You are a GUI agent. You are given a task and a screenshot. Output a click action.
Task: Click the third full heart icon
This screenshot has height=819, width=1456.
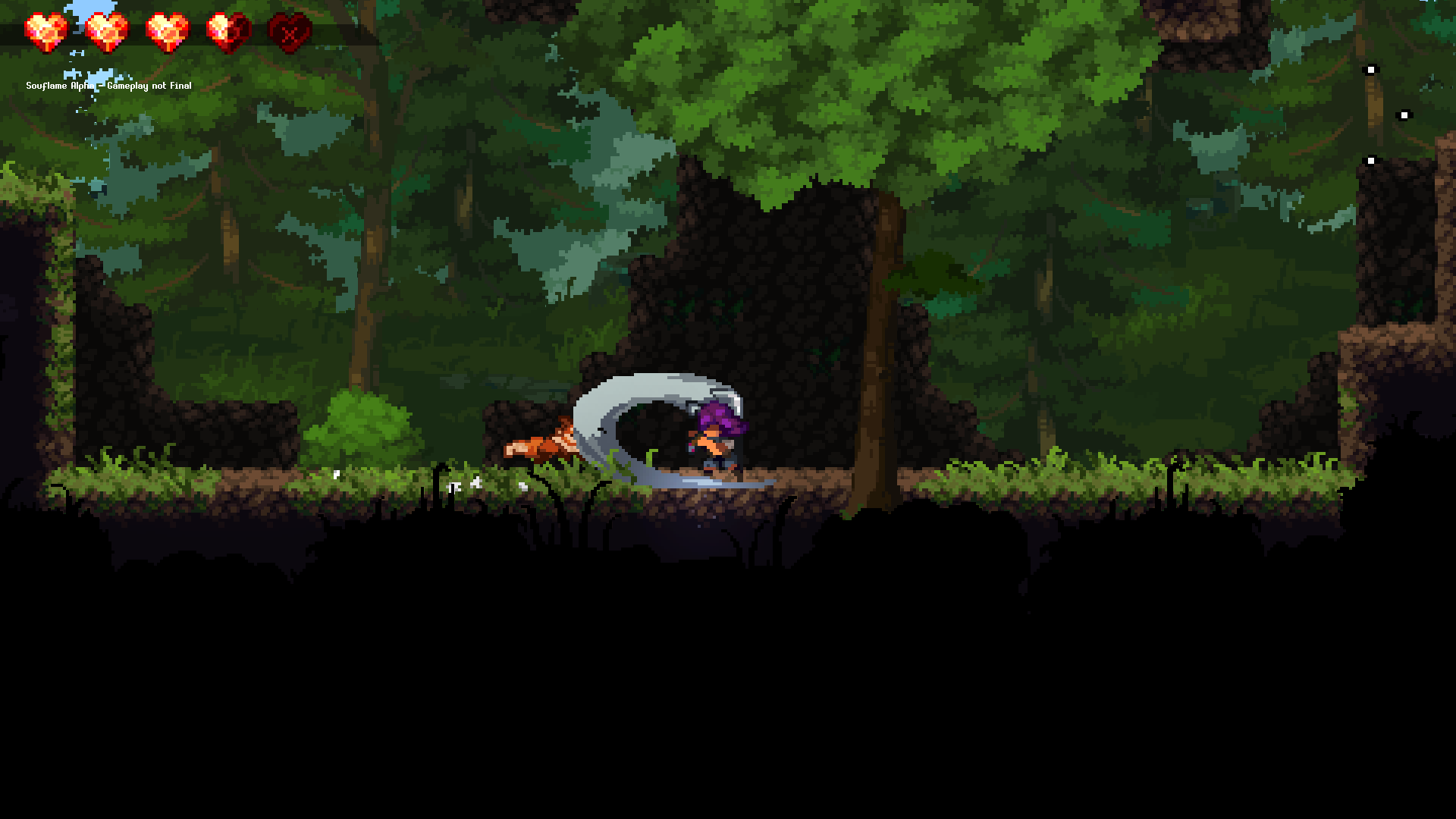point(167,29)
